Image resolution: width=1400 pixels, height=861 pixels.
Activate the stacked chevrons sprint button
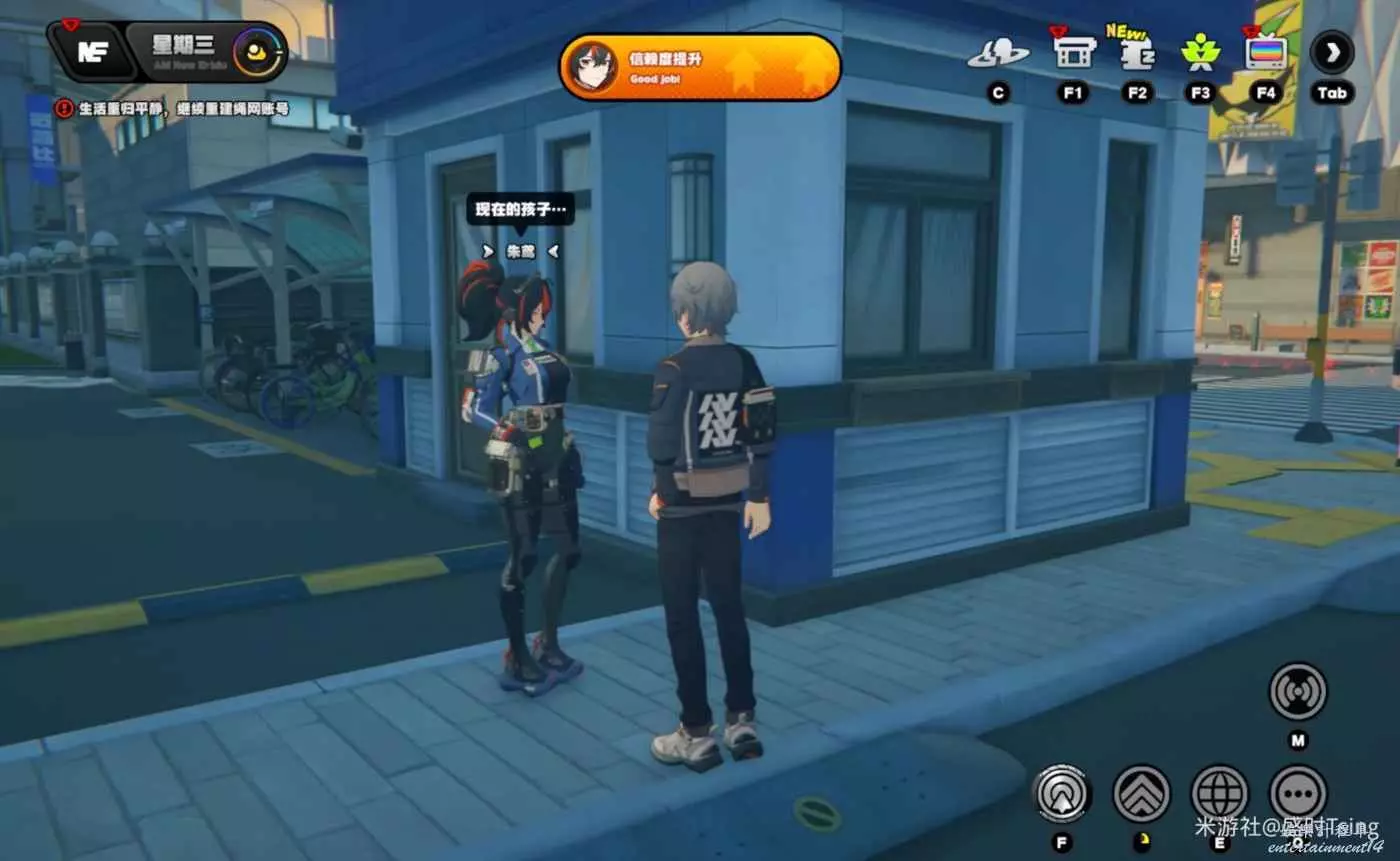[1141, 793]
